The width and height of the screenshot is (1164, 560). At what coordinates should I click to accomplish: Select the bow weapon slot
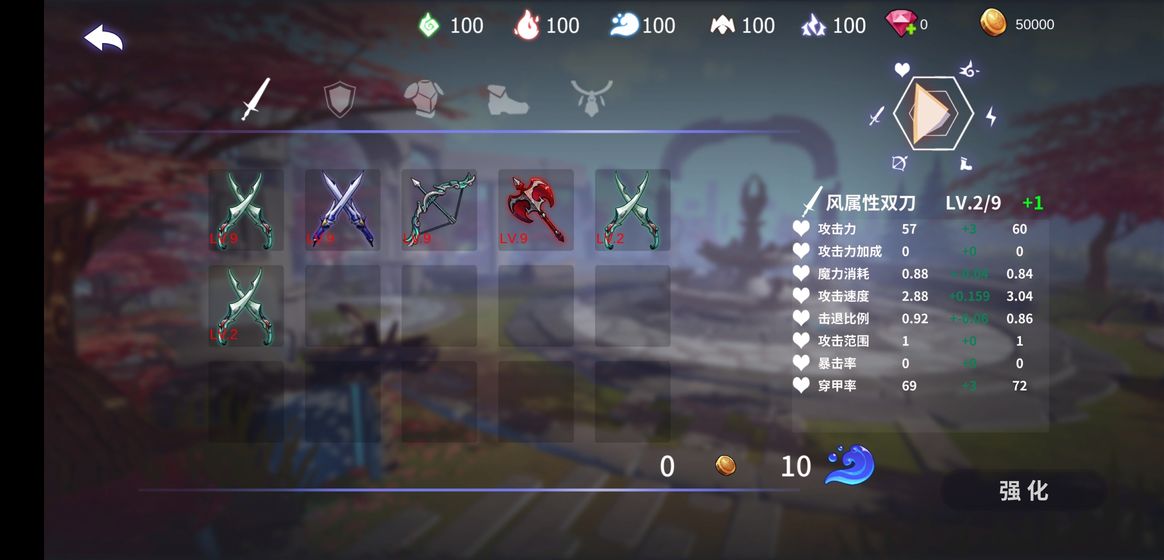[439, 209]
